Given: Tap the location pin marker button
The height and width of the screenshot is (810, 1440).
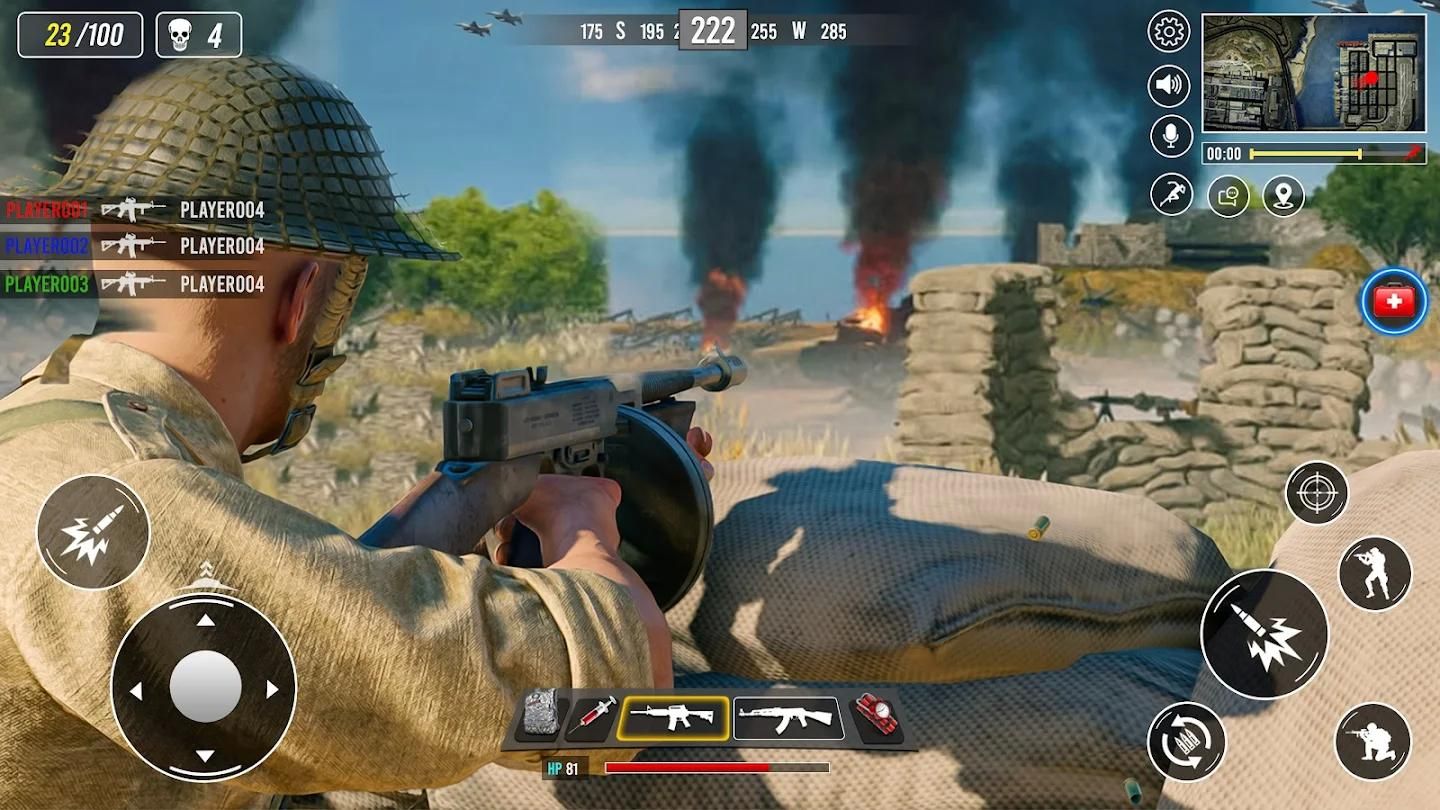Looking at the screenshot, I should click(1283, 196).
